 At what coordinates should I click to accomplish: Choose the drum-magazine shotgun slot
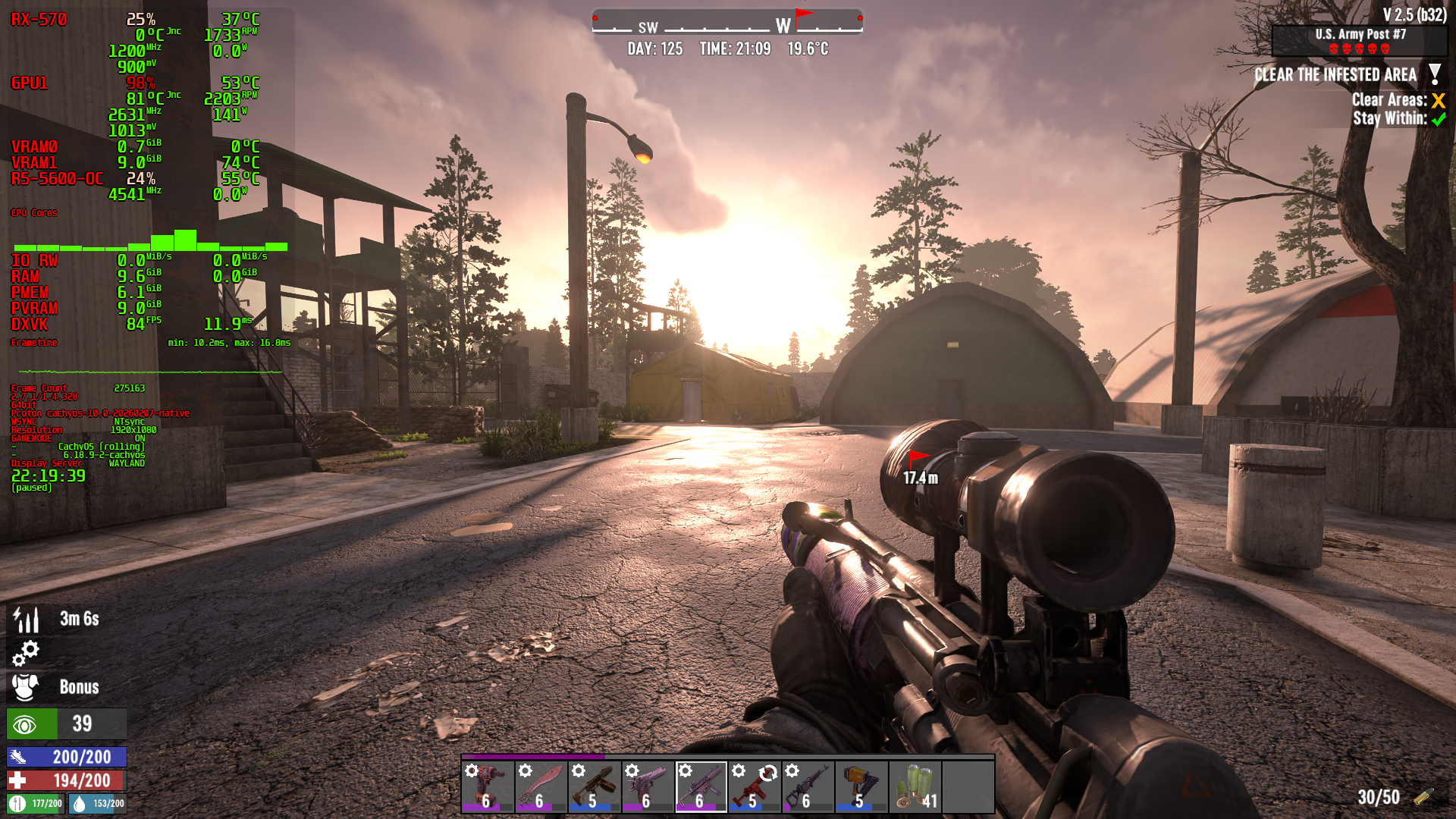point(595,786)
